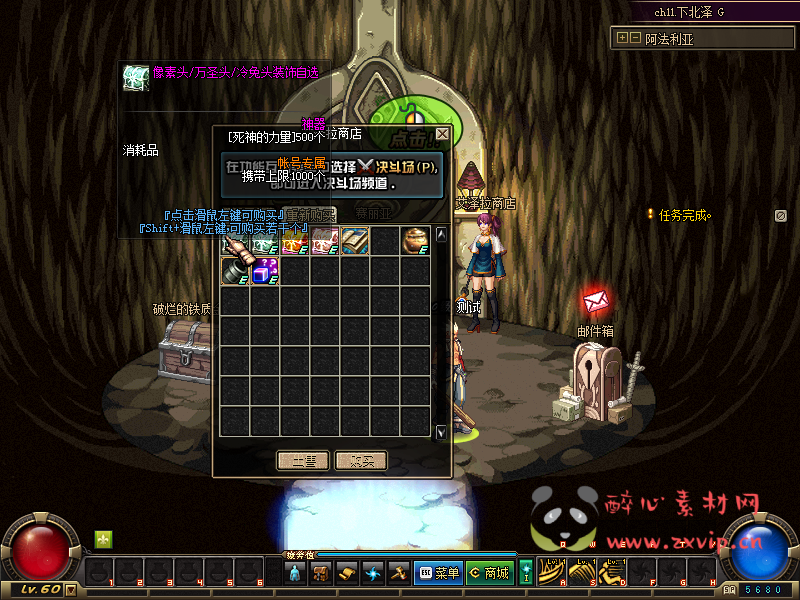
Task: Open the ESC 菜单 menu
Action: pos(437,573)
